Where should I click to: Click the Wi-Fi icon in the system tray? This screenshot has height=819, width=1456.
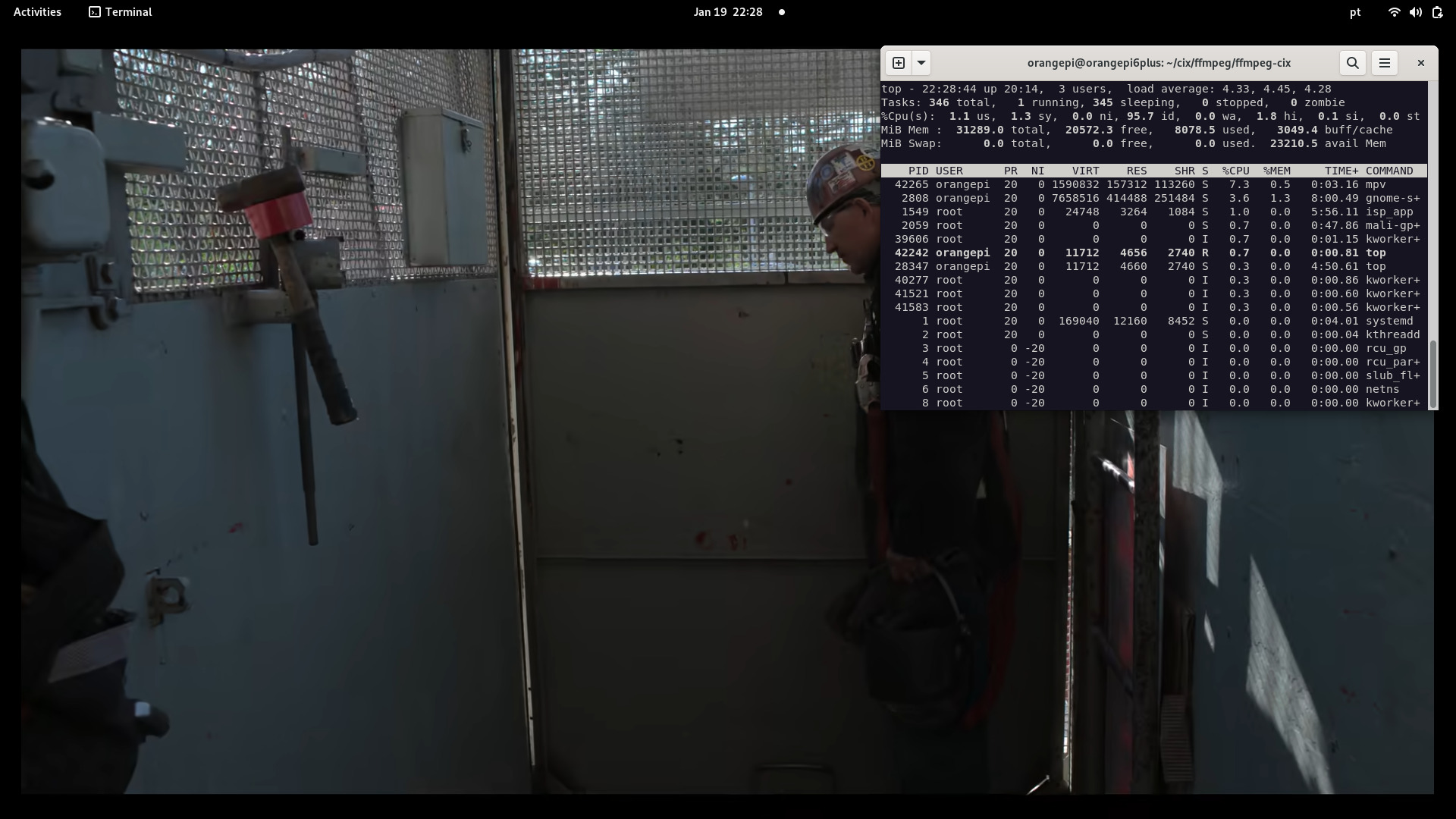[1394, 12]
